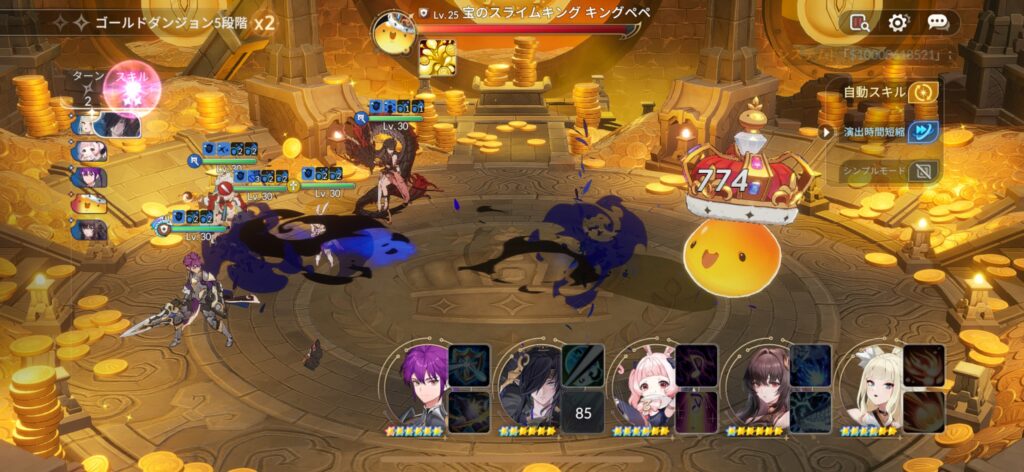Open the chat speech bubble
This screenshot has height=472, width=1024.
(938, 22)
